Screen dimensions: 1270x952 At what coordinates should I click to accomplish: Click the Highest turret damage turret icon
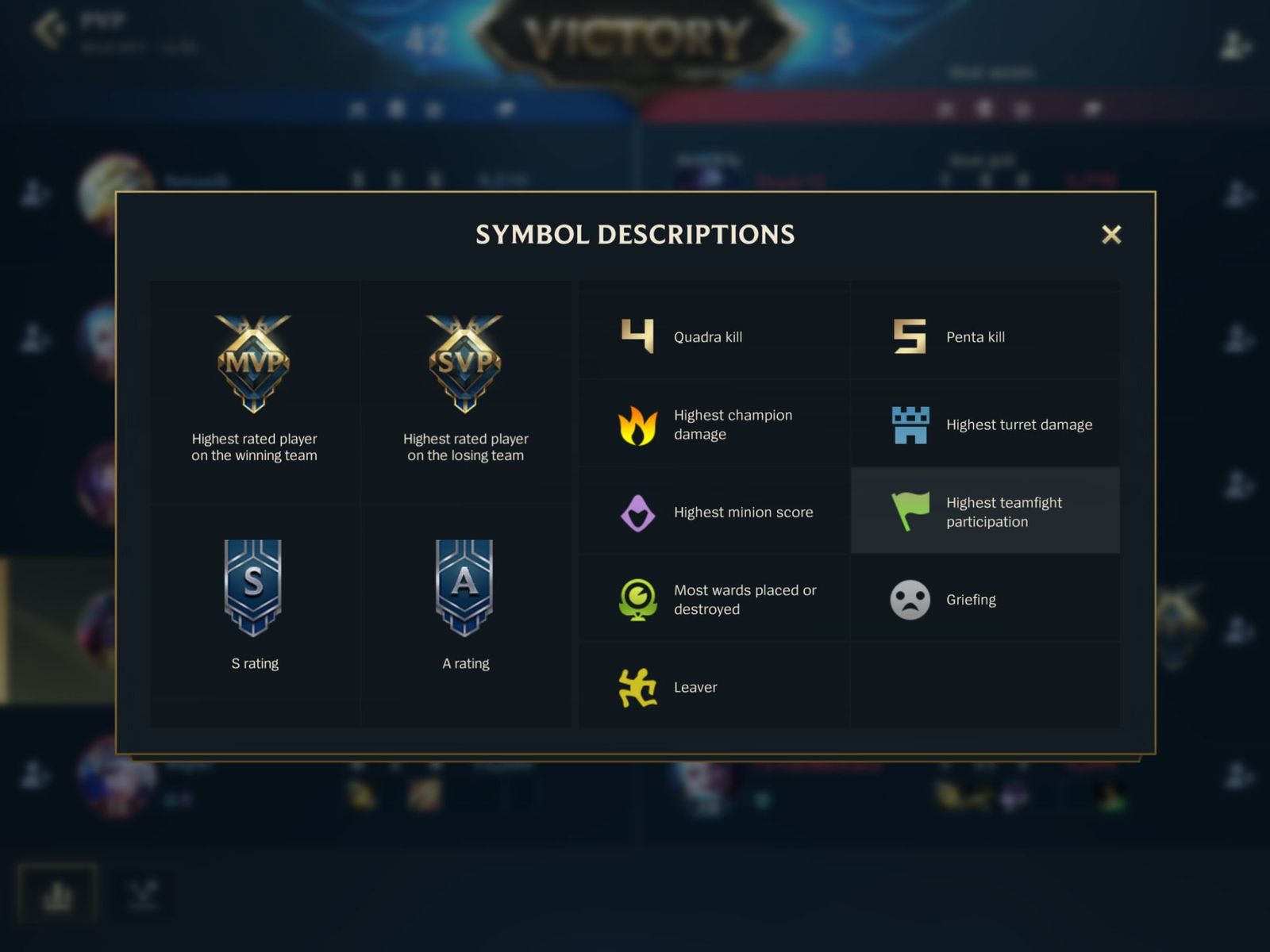coord(910,424)
